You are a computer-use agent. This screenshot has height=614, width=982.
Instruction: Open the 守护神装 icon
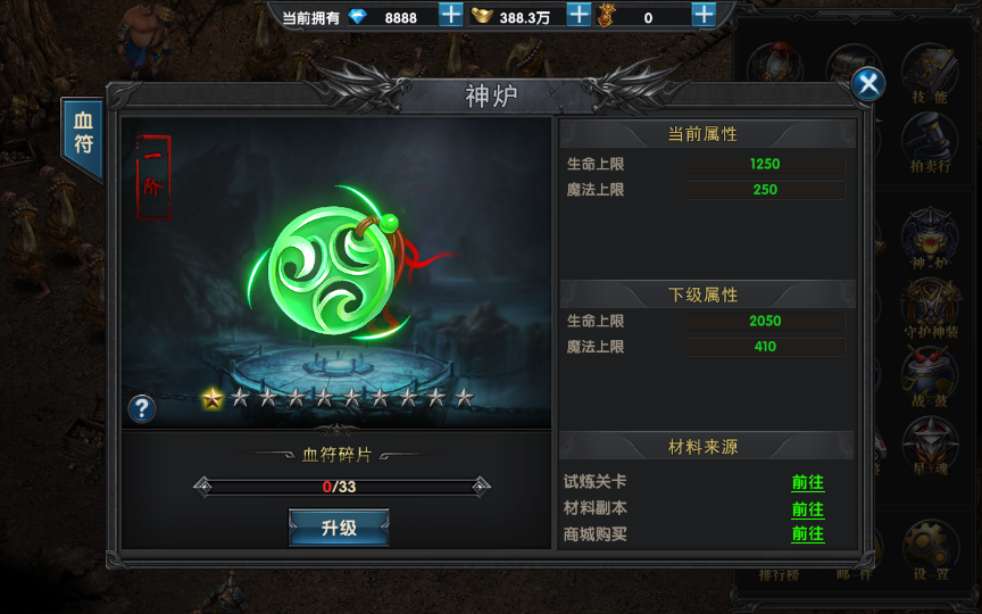coord(928,307)
